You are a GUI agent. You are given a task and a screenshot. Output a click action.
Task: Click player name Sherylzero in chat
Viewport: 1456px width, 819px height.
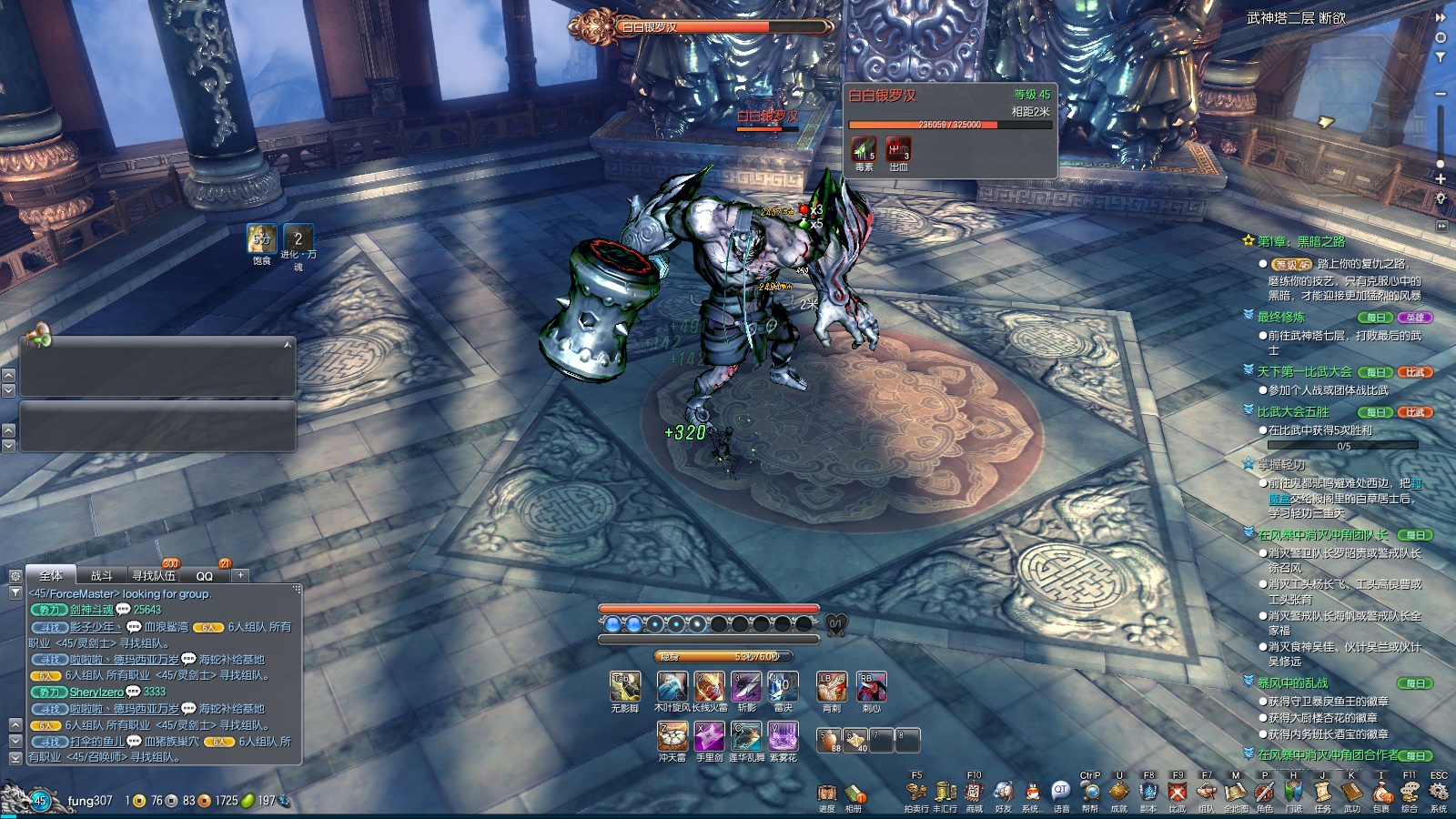point(96,693)
